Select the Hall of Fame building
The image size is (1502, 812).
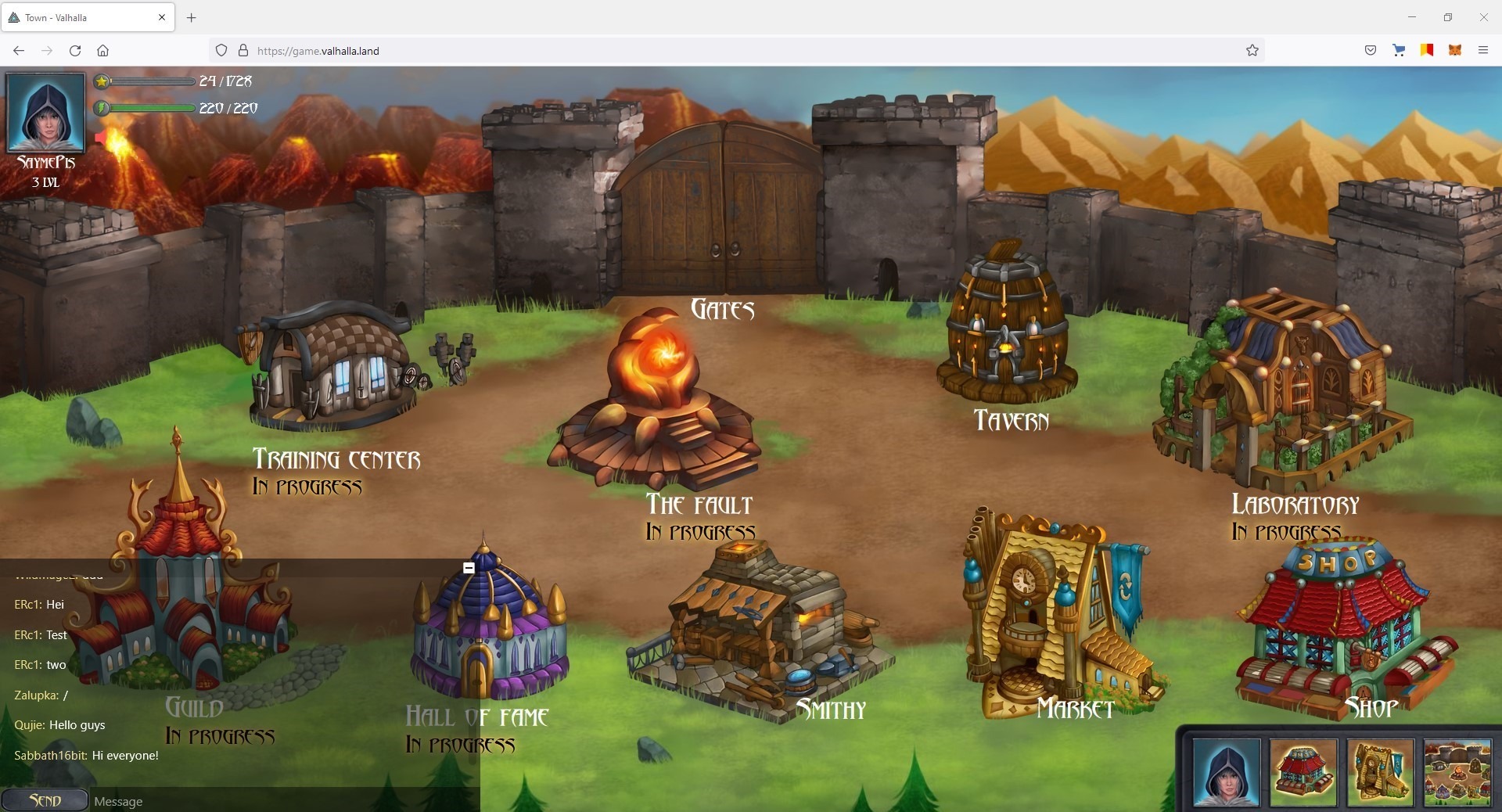click(x=489, y=626)
